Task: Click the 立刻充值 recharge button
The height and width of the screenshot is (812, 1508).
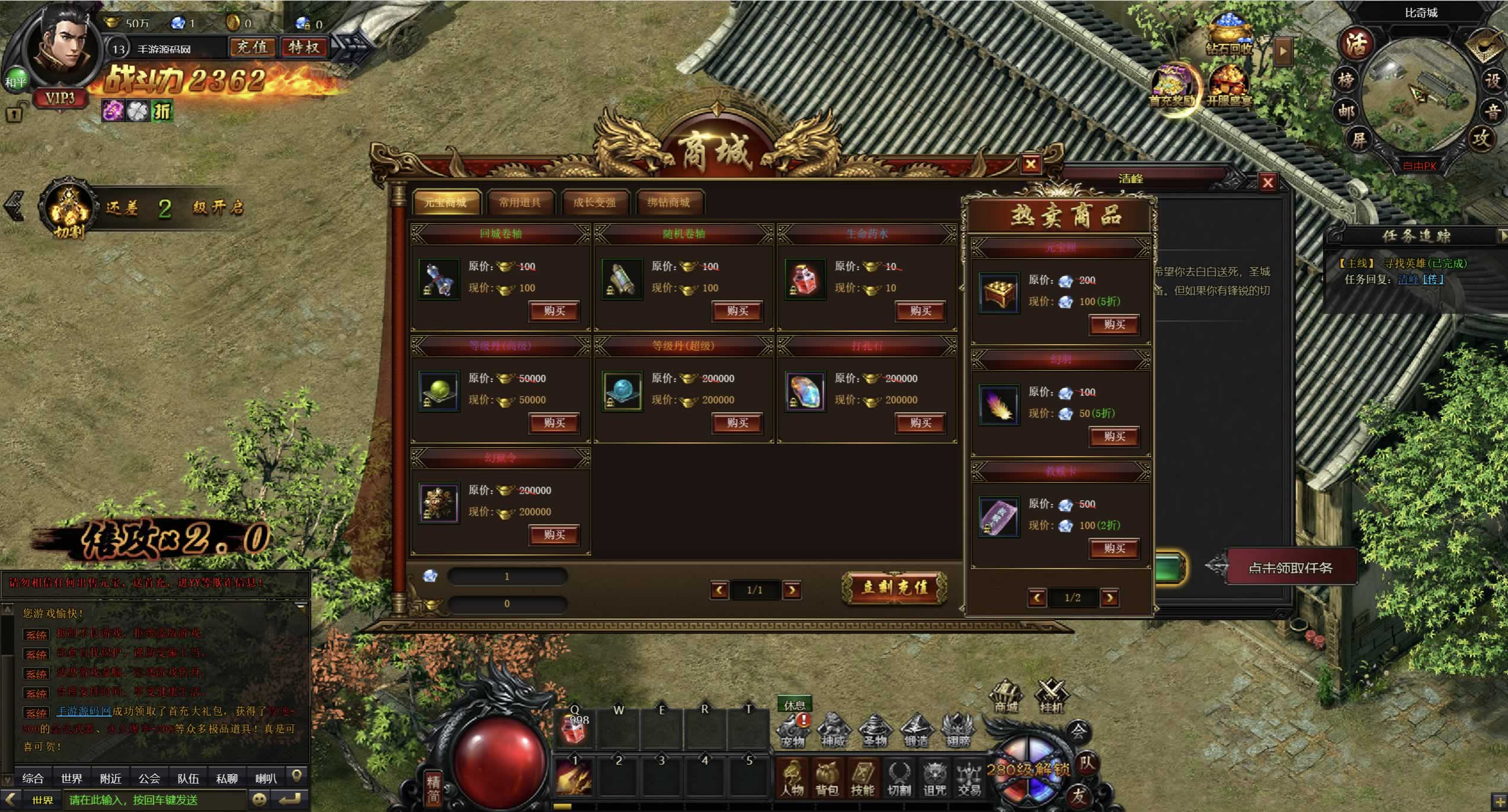Action: (894, 588)
